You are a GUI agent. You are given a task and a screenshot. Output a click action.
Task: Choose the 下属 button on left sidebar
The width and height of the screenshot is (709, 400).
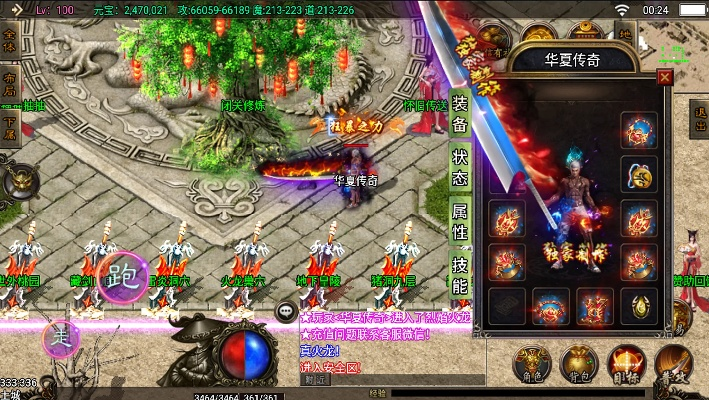[x=10, y=127]
